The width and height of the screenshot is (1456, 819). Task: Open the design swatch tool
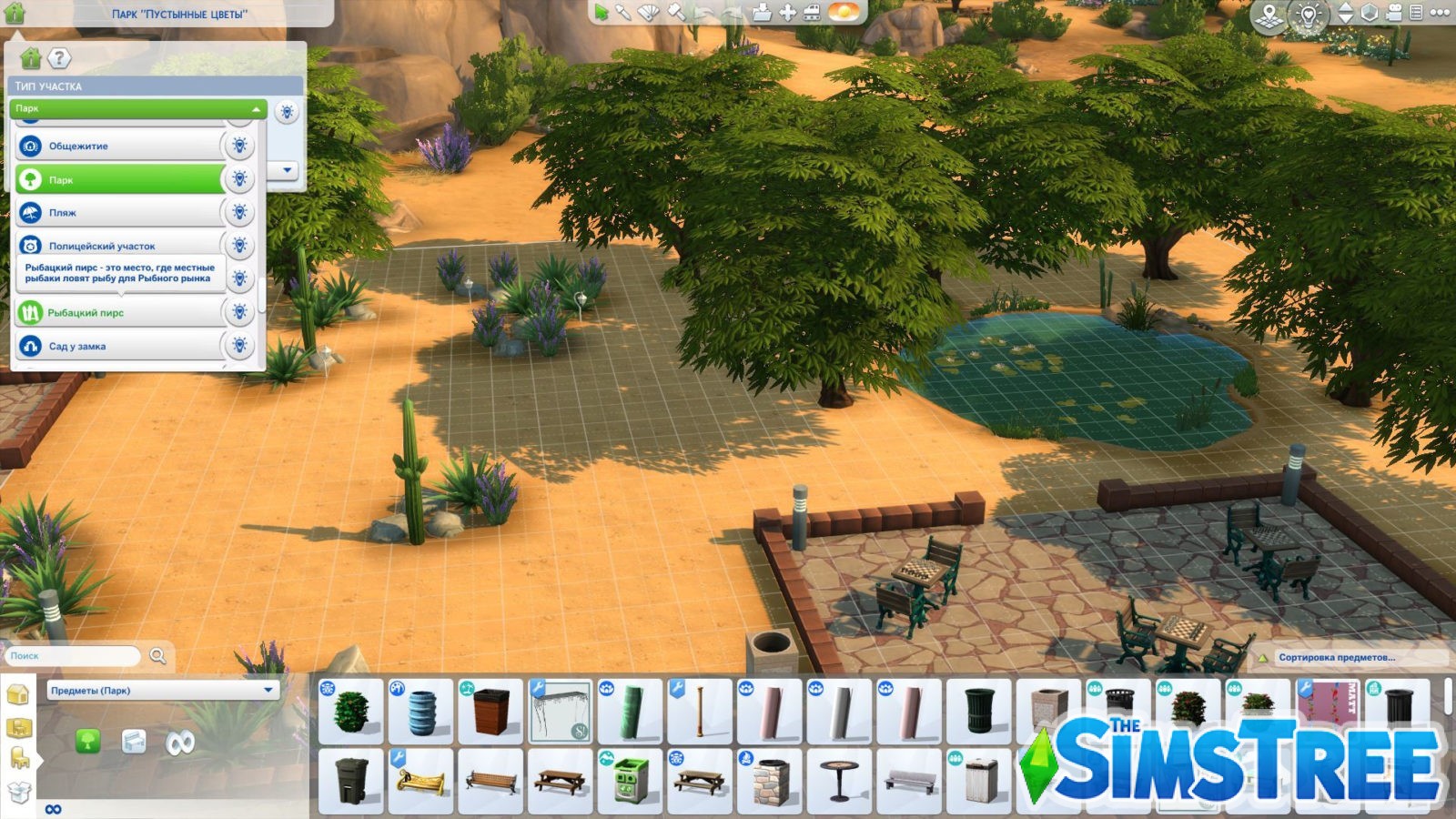tap(648, 12)
